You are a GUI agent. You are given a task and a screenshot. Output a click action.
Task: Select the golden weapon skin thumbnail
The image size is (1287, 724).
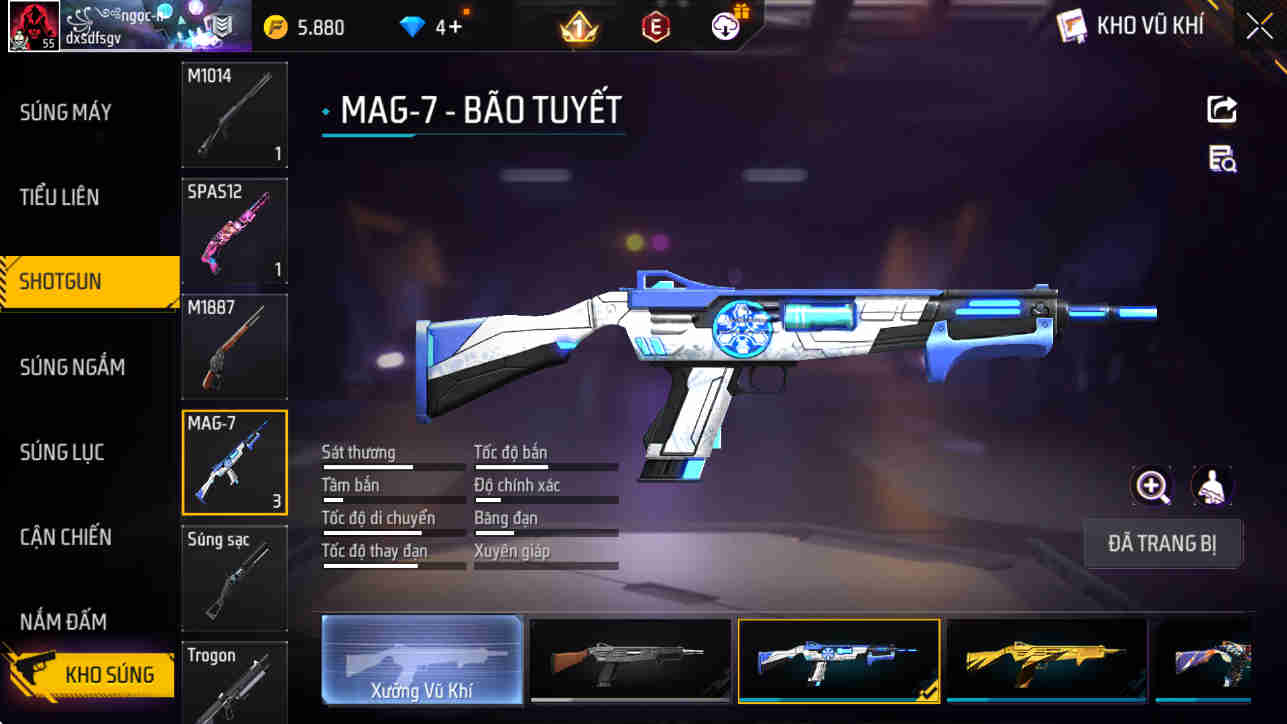point(1047,659)
